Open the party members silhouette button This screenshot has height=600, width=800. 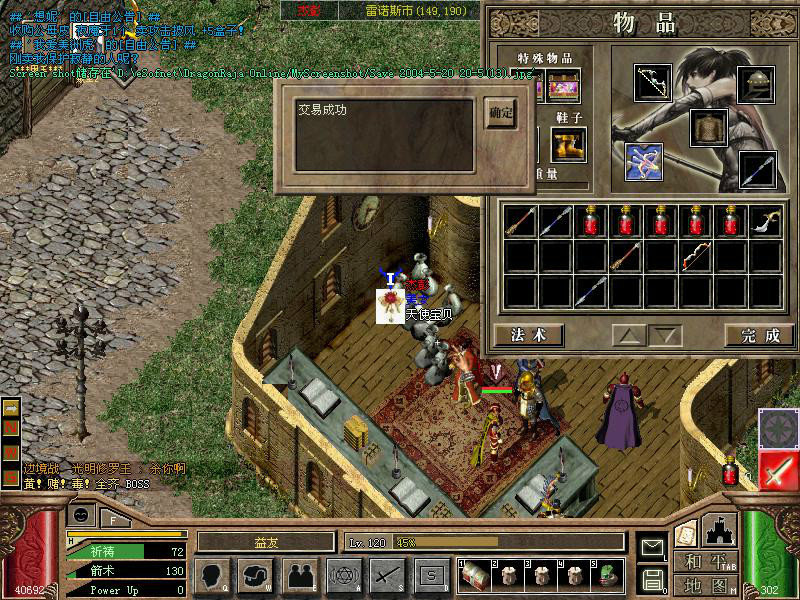(299, 574)
